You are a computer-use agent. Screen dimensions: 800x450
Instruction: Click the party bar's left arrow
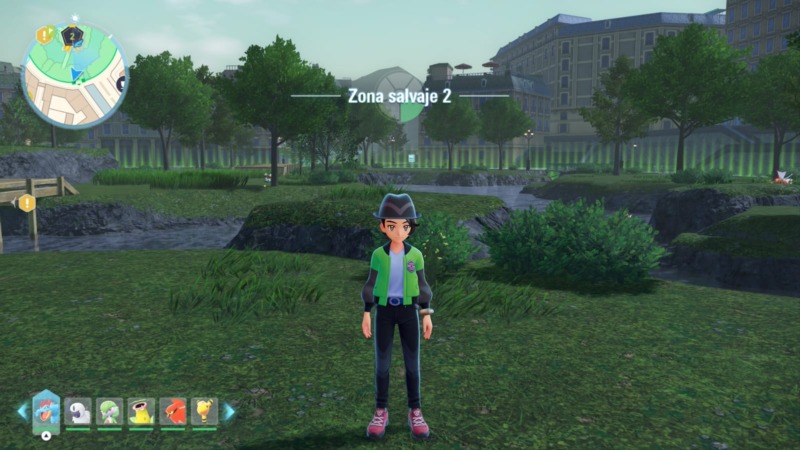22,411
